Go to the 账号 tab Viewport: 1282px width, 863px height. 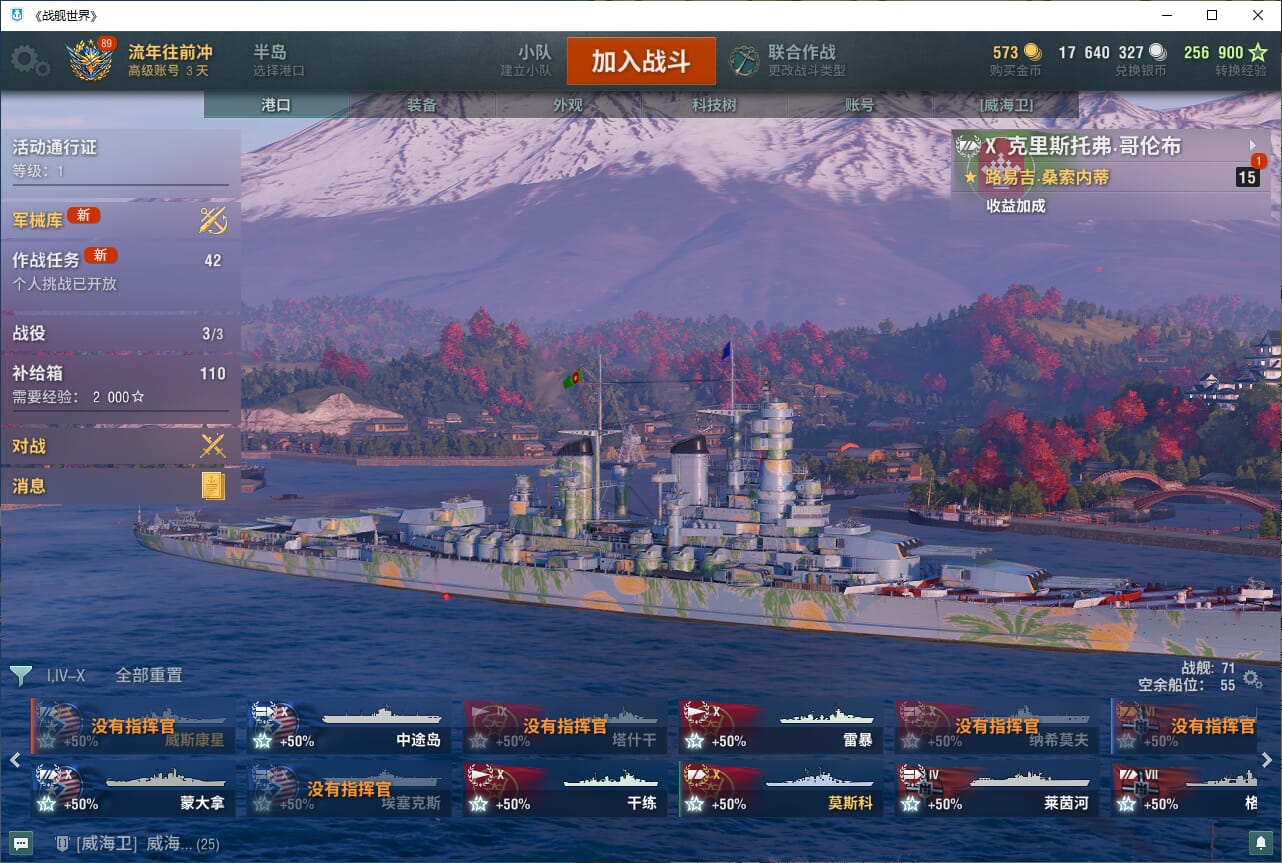pos(859,105)
